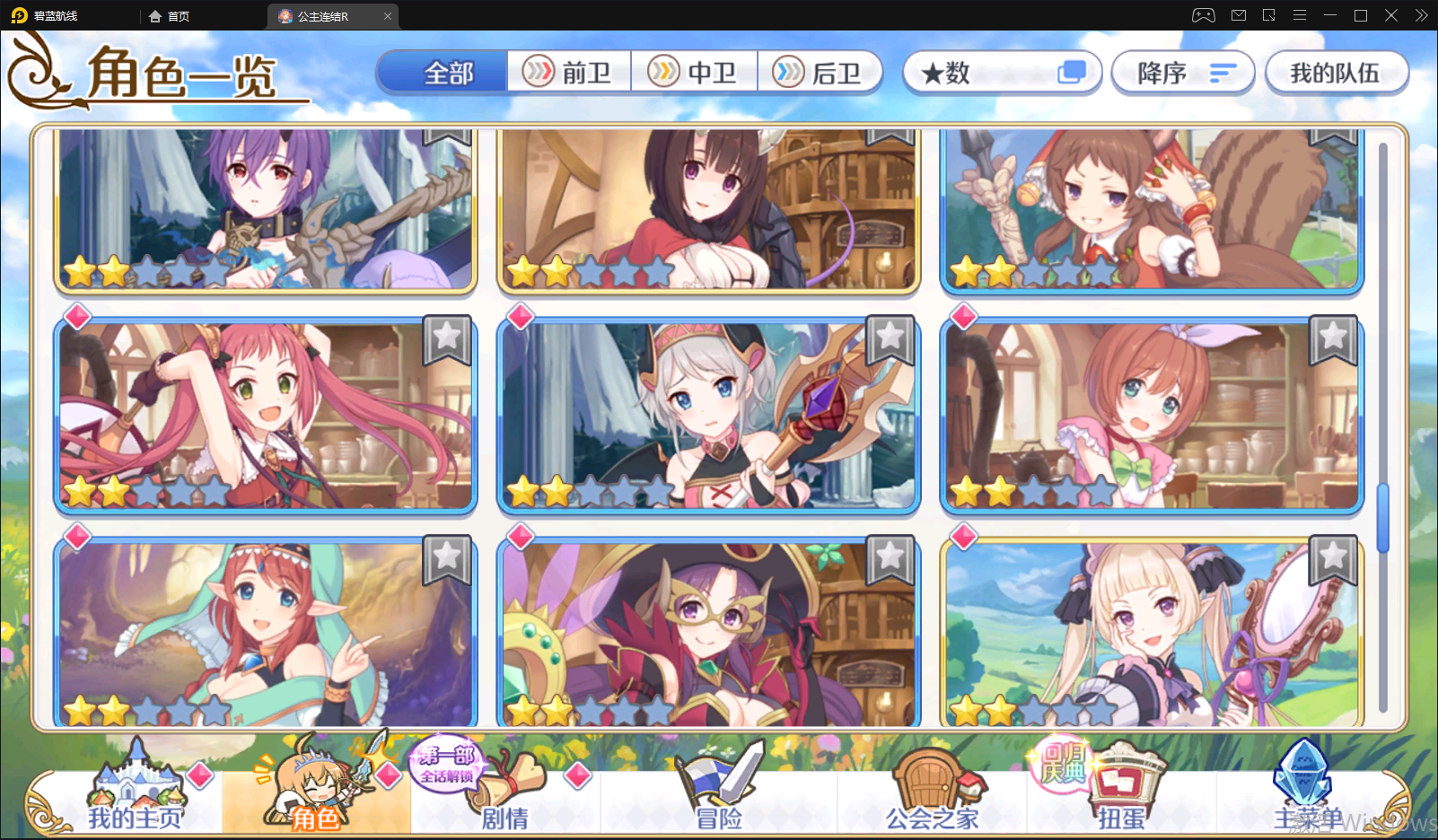This screenshot has width=1438, height=840.
Task: Select the twin-tailed pink idol character card
Action: coord(265,415)
